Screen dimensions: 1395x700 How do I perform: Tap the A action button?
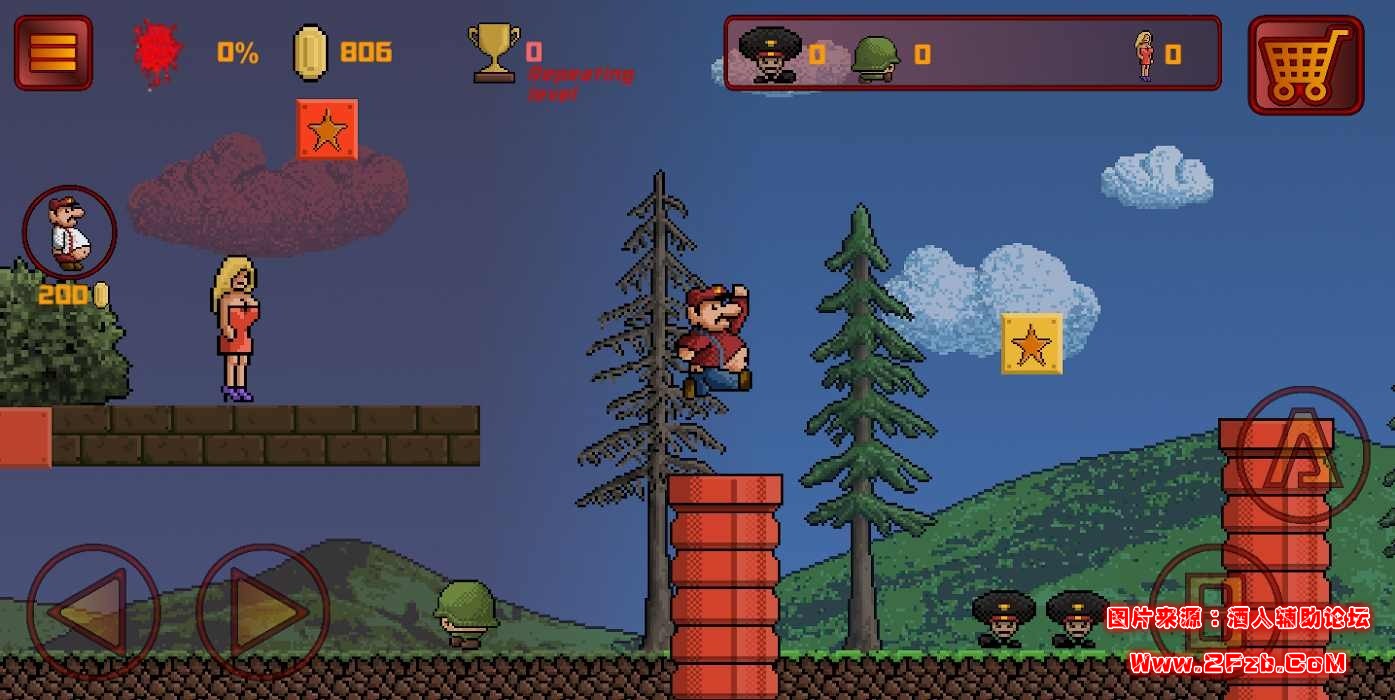(x=1302, y=455)
